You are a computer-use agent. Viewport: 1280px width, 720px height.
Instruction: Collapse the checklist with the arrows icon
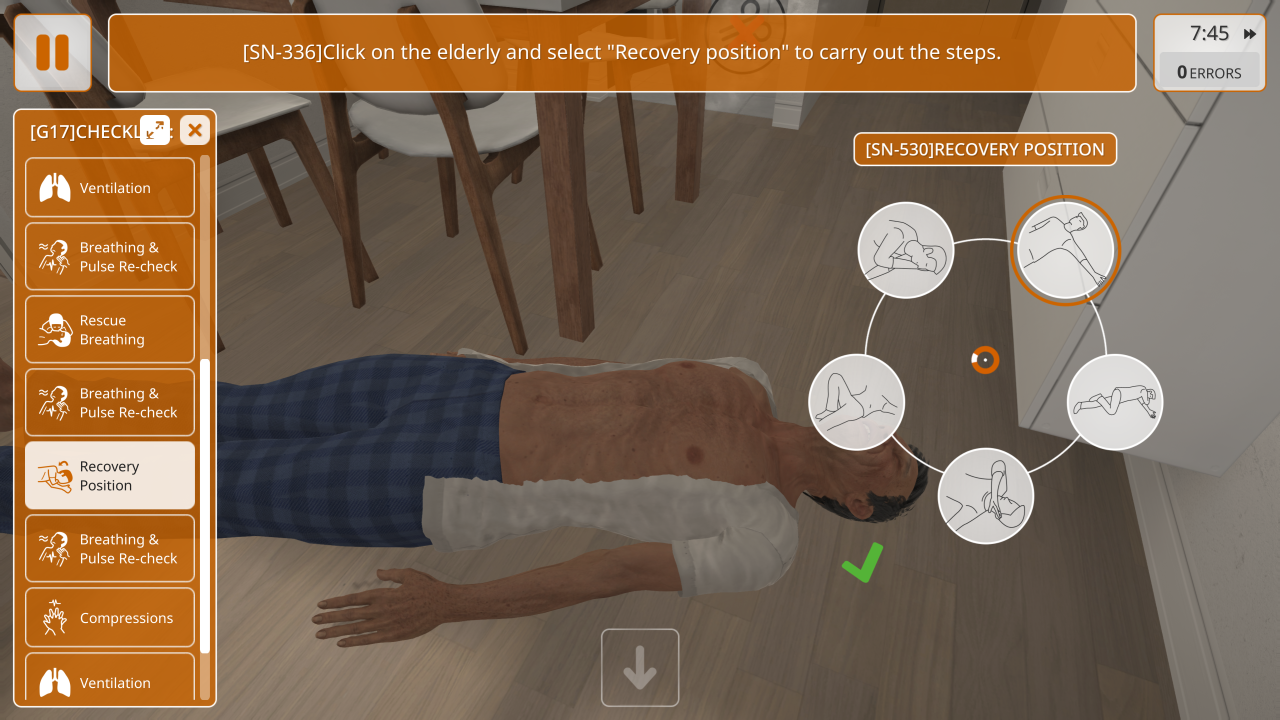pyautogui.click(x=155, y=129)
